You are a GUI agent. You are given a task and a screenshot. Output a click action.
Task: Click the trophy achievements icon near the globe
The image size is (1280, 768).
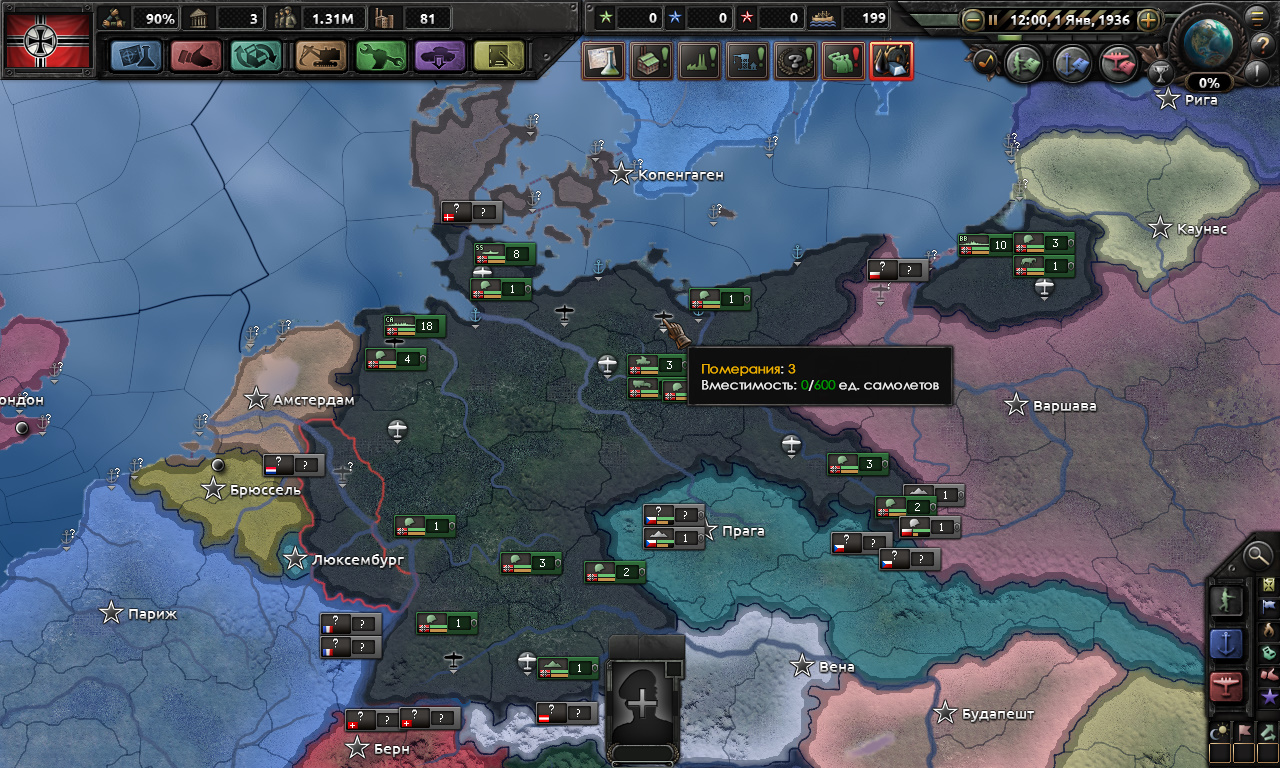pyautogui.click(x=1162, y=72)
